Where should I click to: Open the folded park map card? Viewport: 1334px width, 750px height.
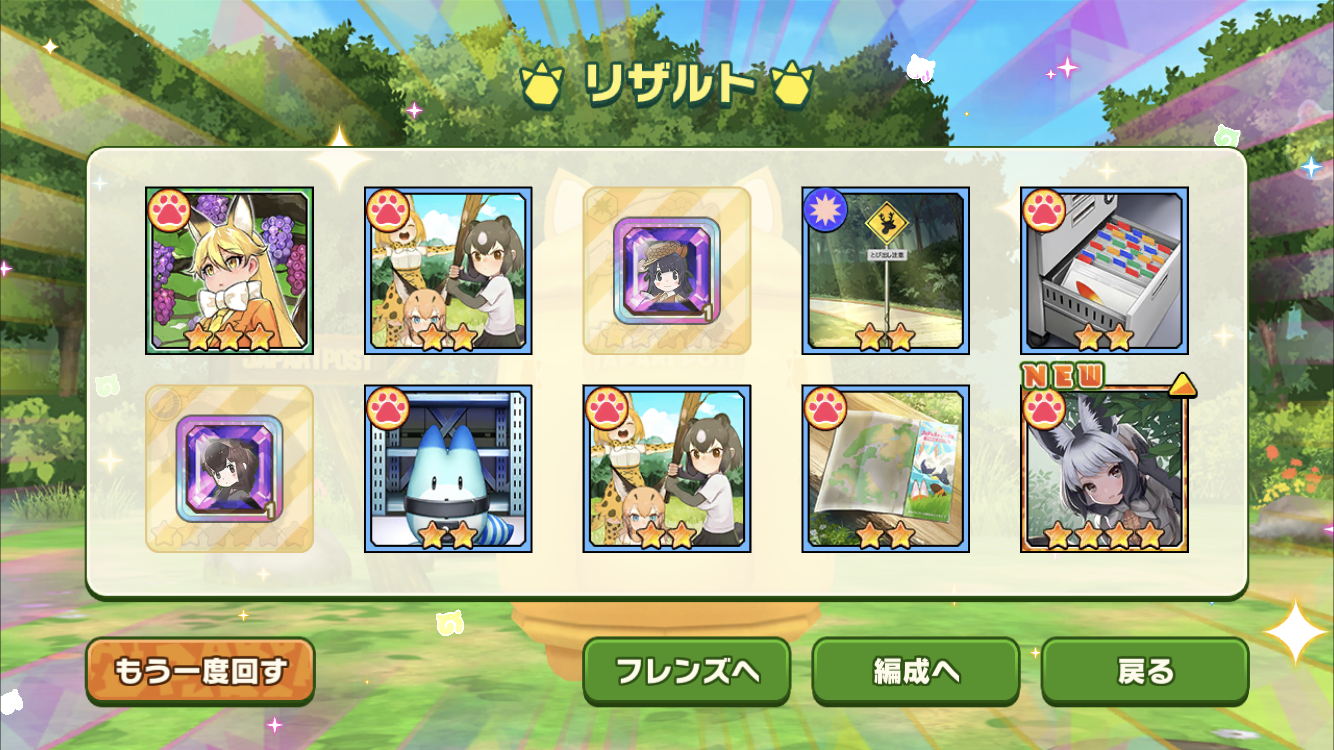click(886, 468)
